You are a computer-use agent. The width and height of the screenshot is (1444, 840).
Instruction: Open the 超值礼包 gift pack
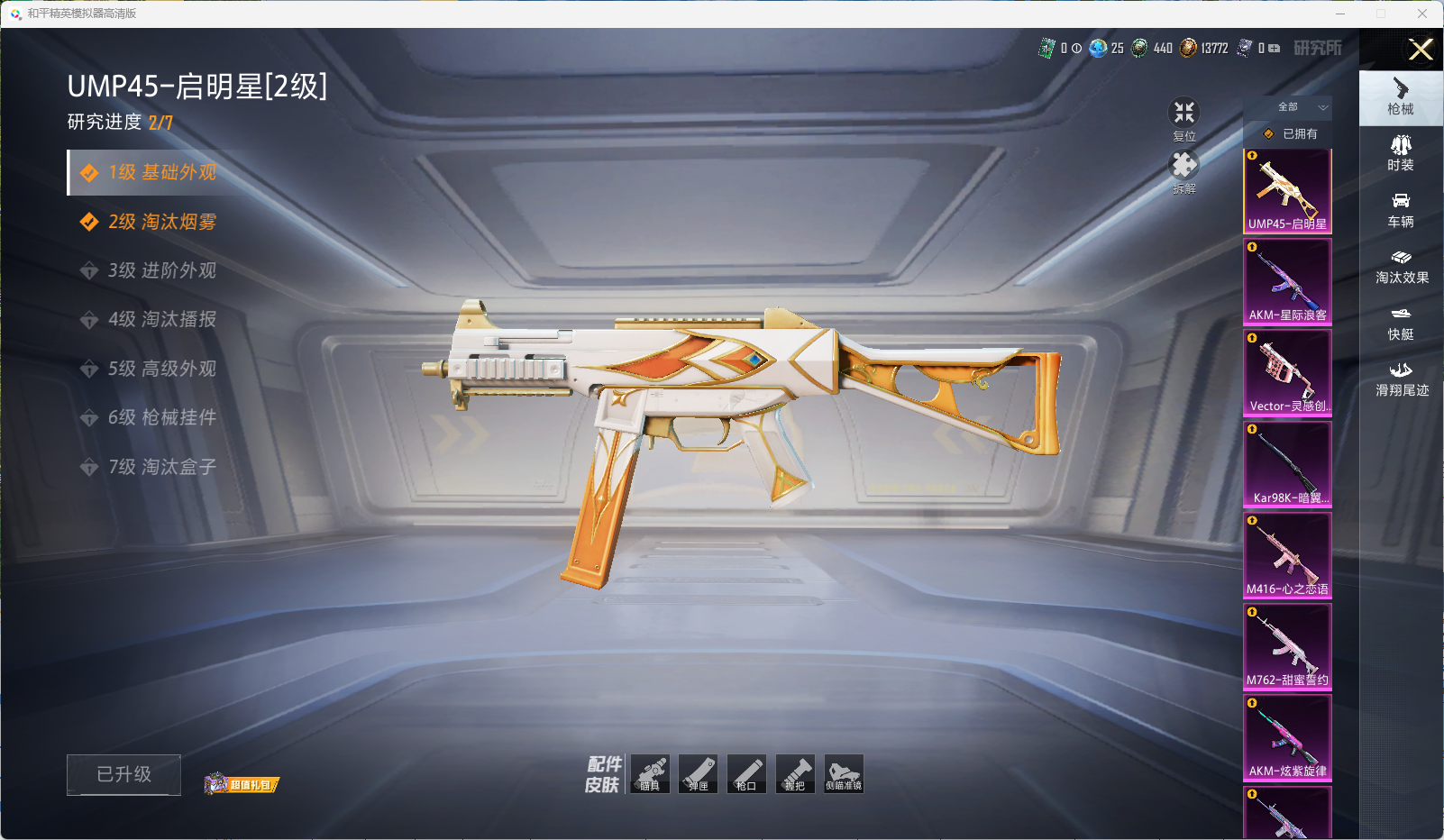pos(242,784)
